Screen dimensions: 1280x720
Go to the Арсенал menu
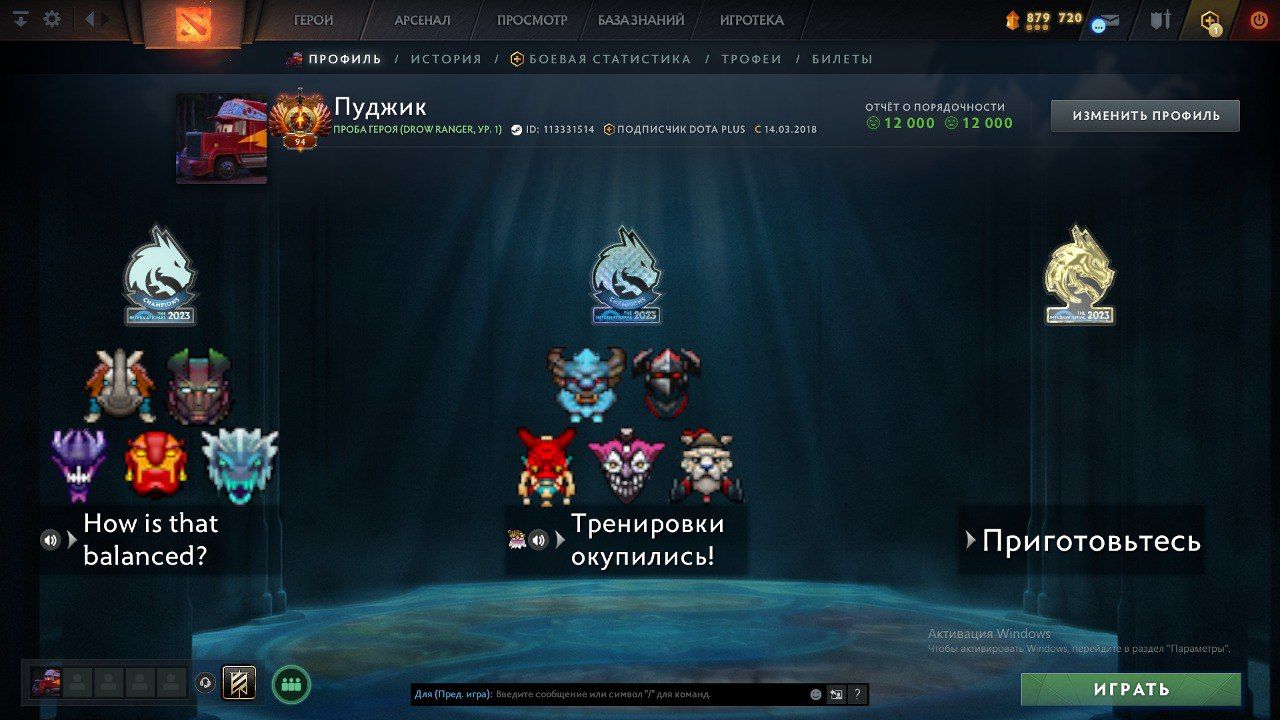pyautogui.click(x=422, y=20)
